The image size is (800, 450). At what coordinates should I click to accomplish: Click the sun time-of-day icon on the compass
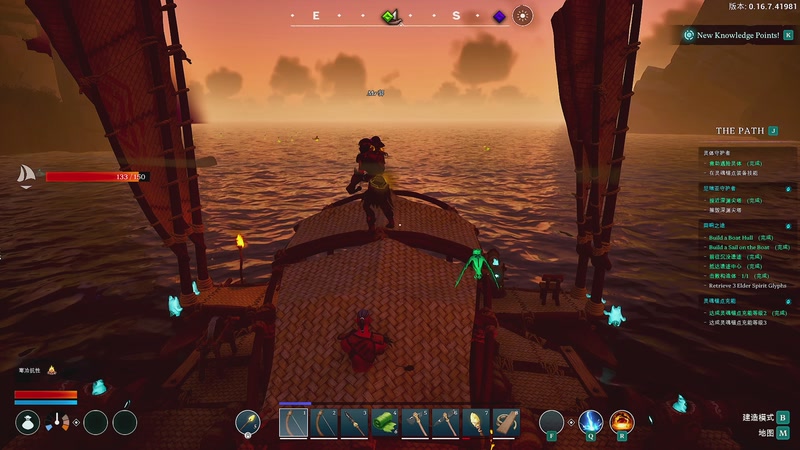pos(522,15)
